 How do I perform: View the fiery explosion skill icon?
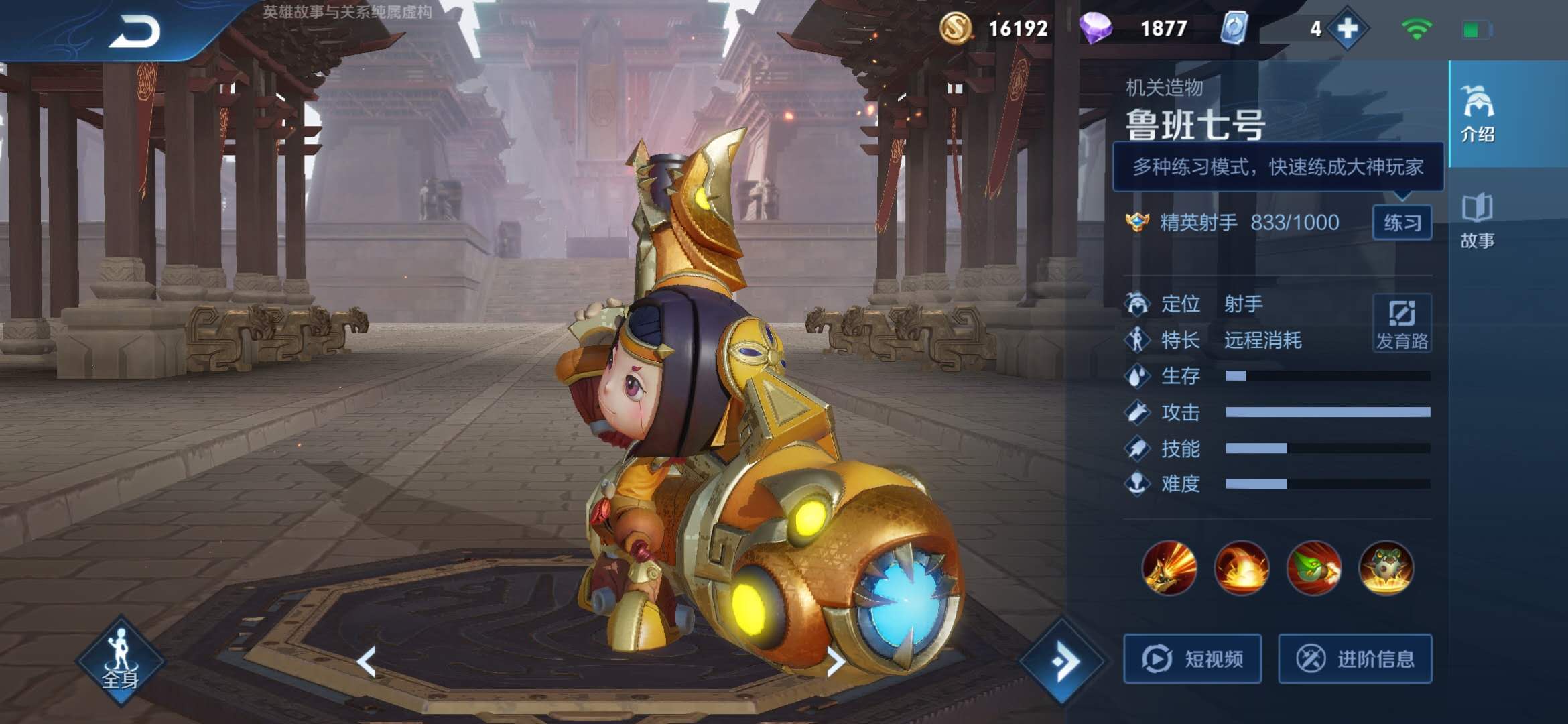1242,568
